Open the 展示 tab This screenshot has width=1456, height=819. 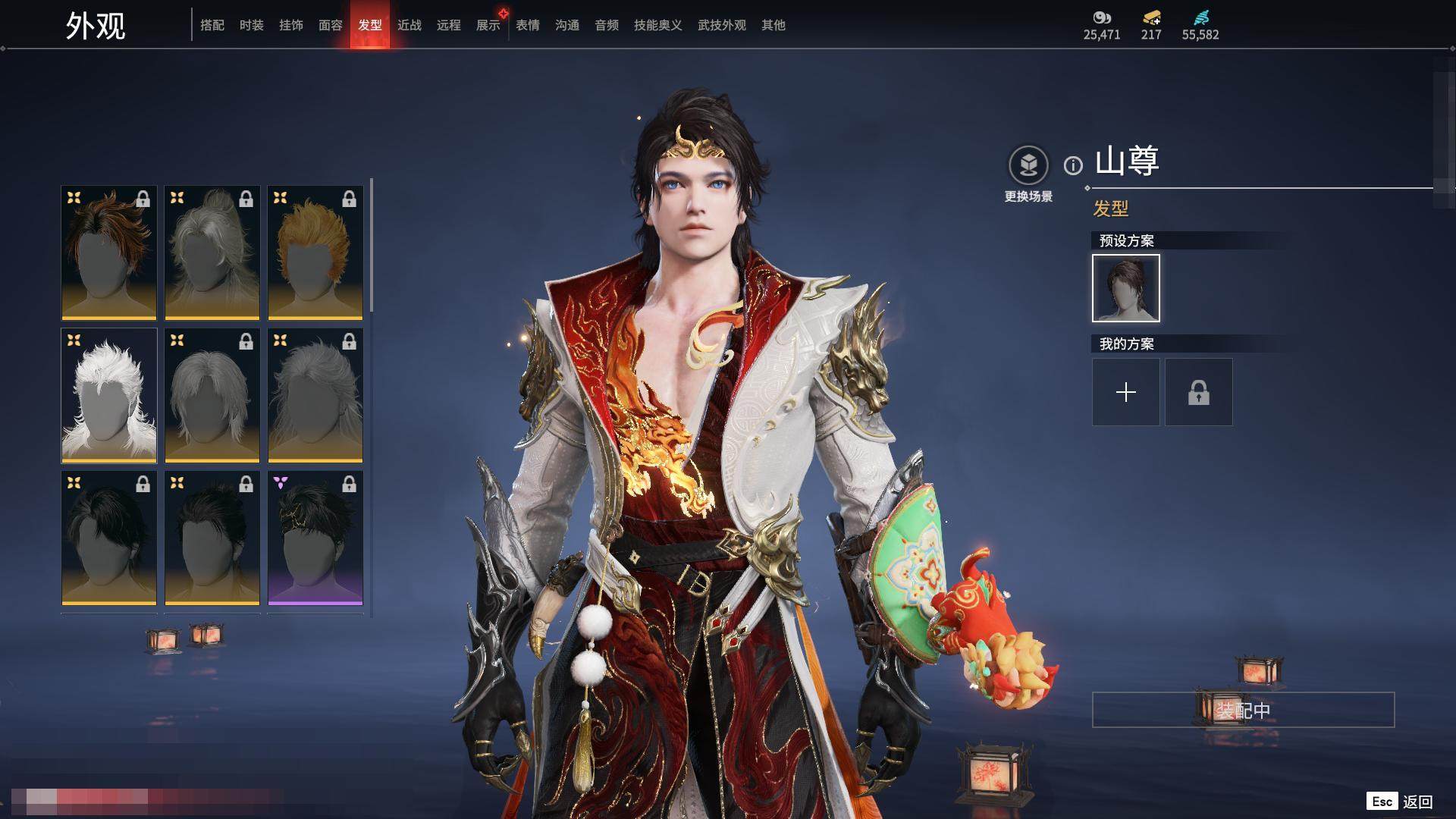(x=488, y=25)
